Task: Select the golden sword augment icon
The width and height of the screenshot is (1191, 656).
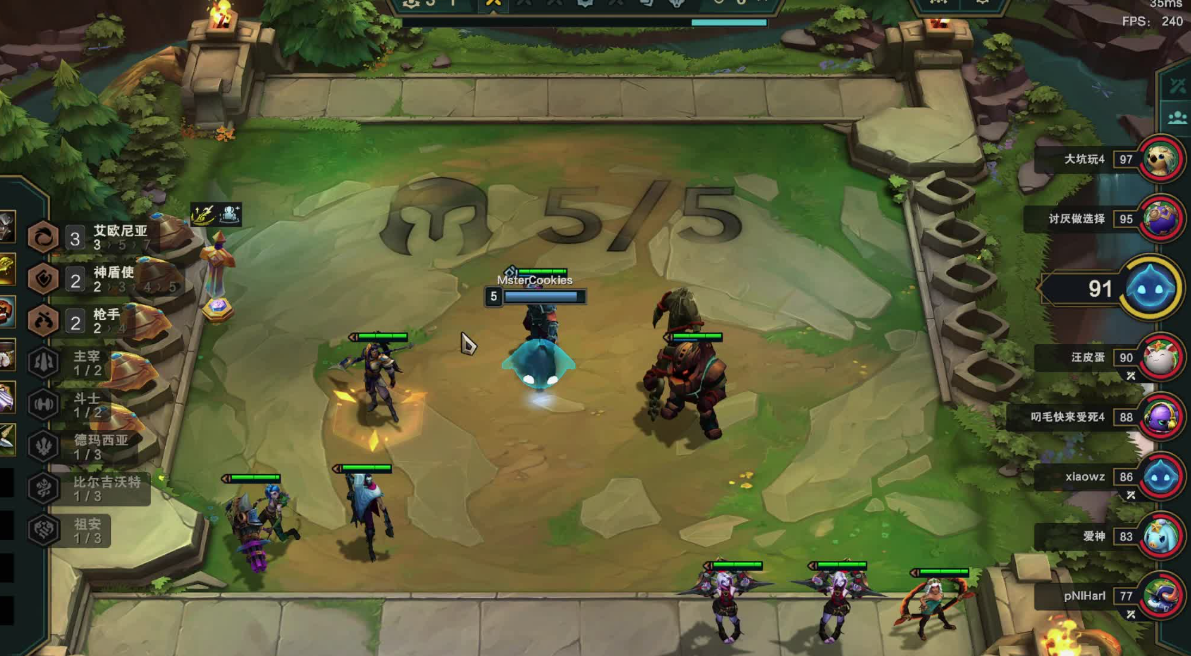Action: [x=204, y=214]
